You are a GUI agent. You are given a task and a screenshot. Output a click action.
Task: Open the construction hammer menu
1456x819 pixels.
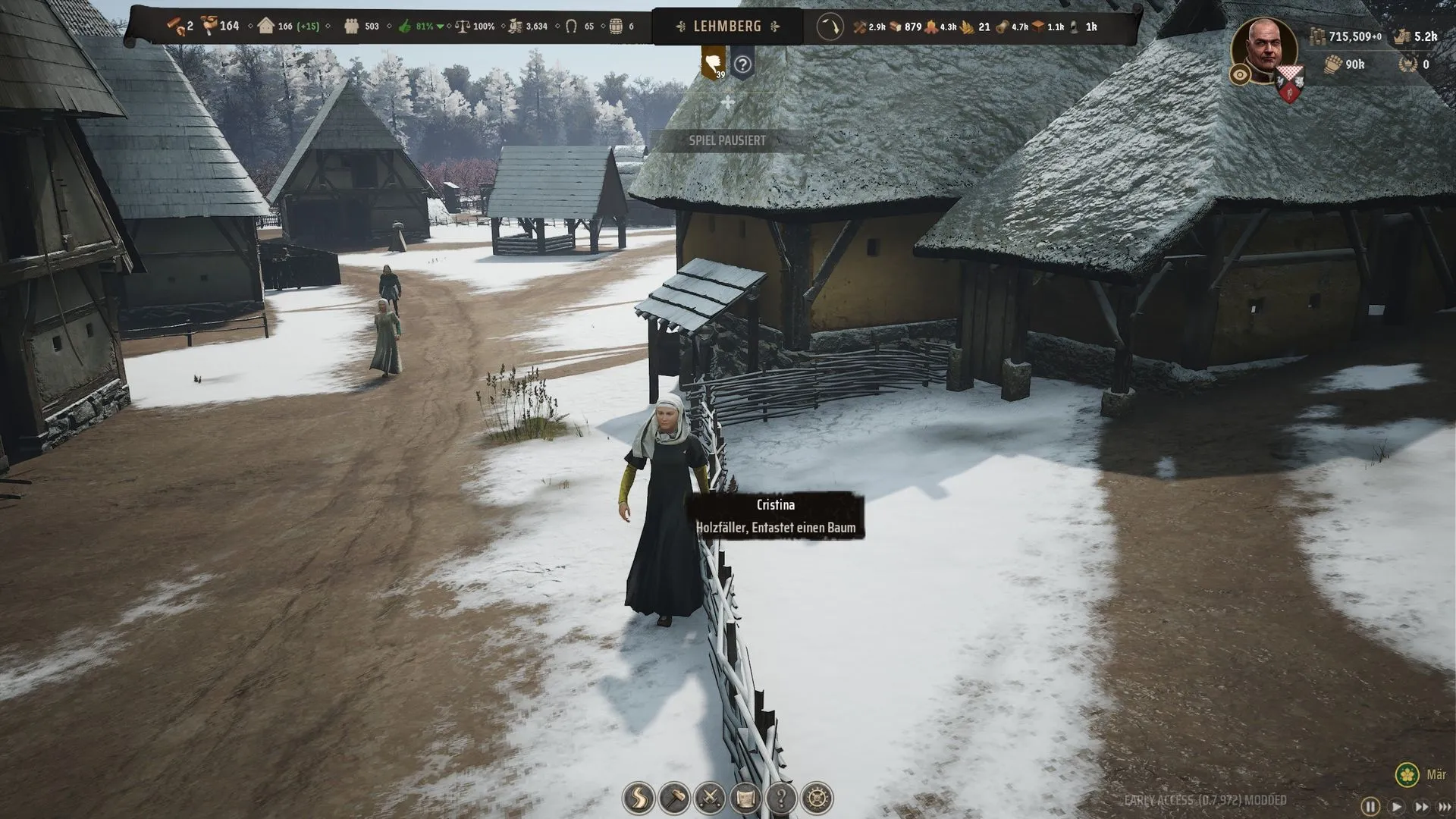coord(674,798)
